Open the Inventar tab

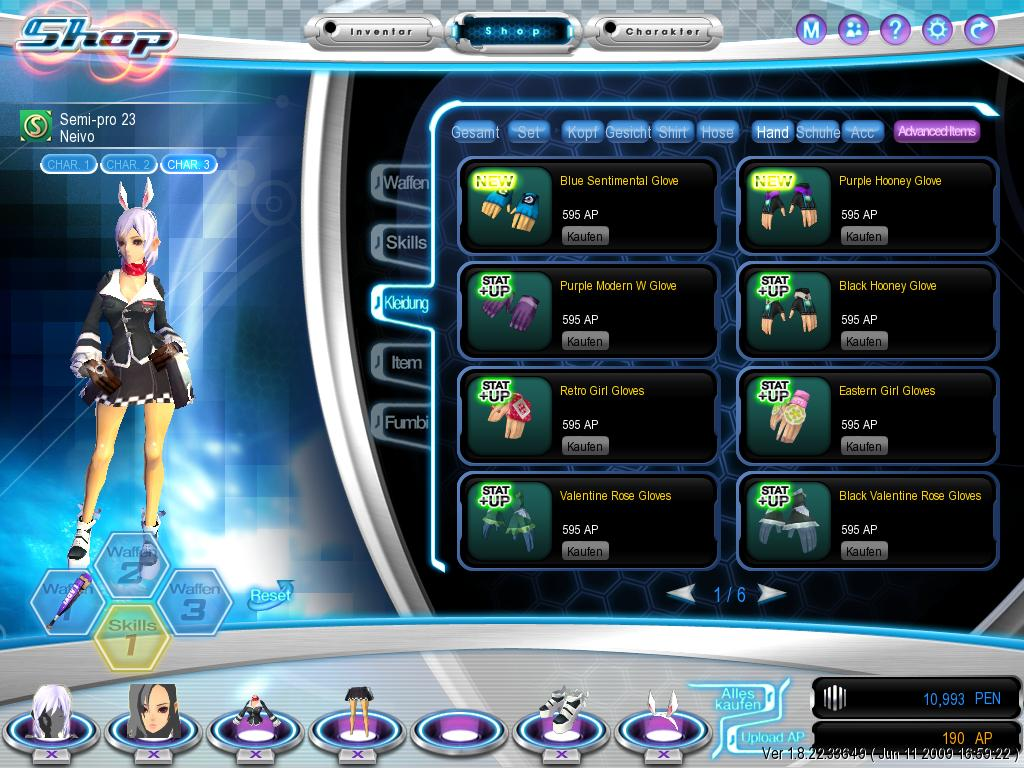381,32
